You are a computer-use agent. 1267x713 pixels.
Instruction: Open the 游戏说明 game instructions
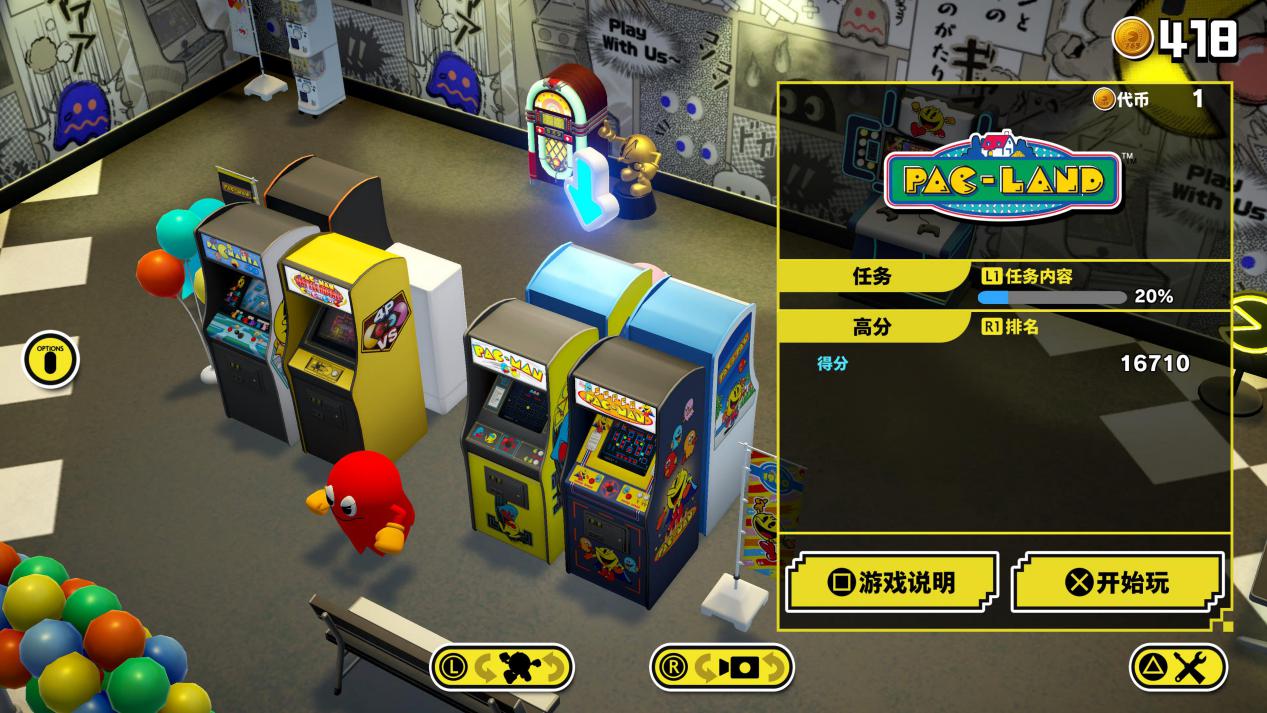[891, 582]
